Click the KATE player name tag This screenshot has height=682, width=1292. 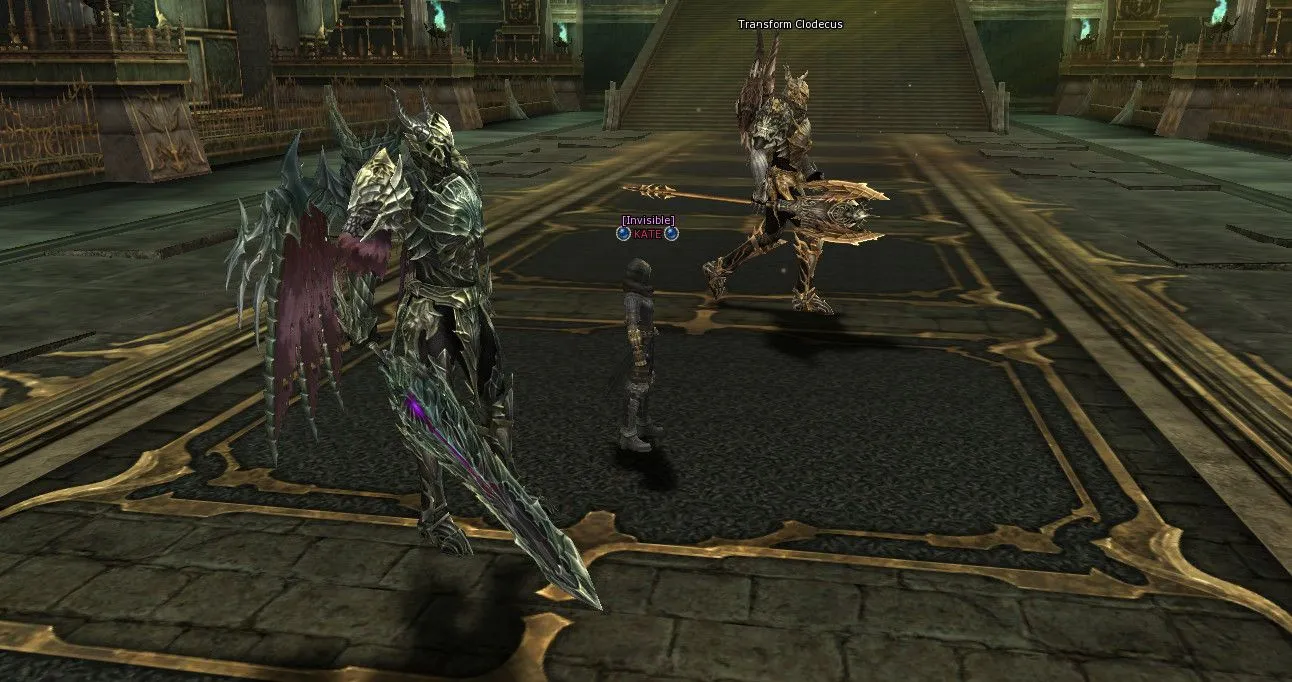tap(648, 233)
